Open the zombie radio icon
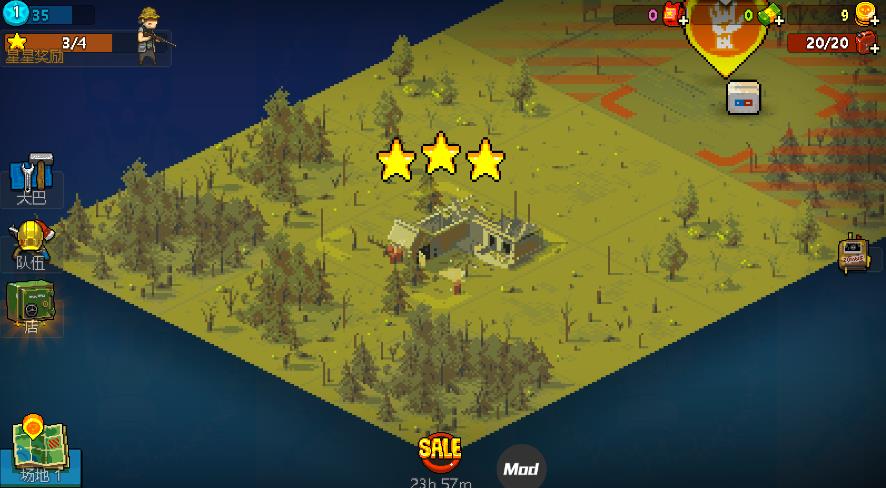 point(853,253)
